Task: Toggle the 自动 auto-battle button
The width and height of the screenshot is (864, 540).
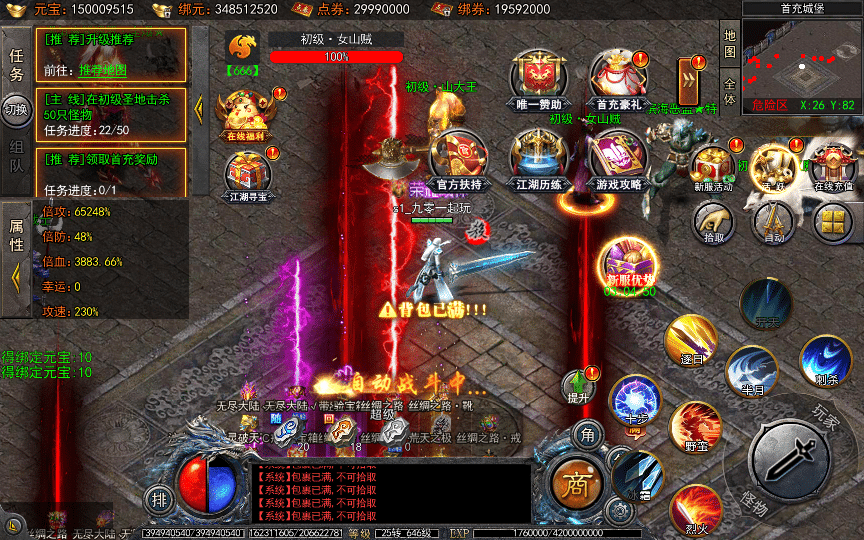Action: [773, 222]
